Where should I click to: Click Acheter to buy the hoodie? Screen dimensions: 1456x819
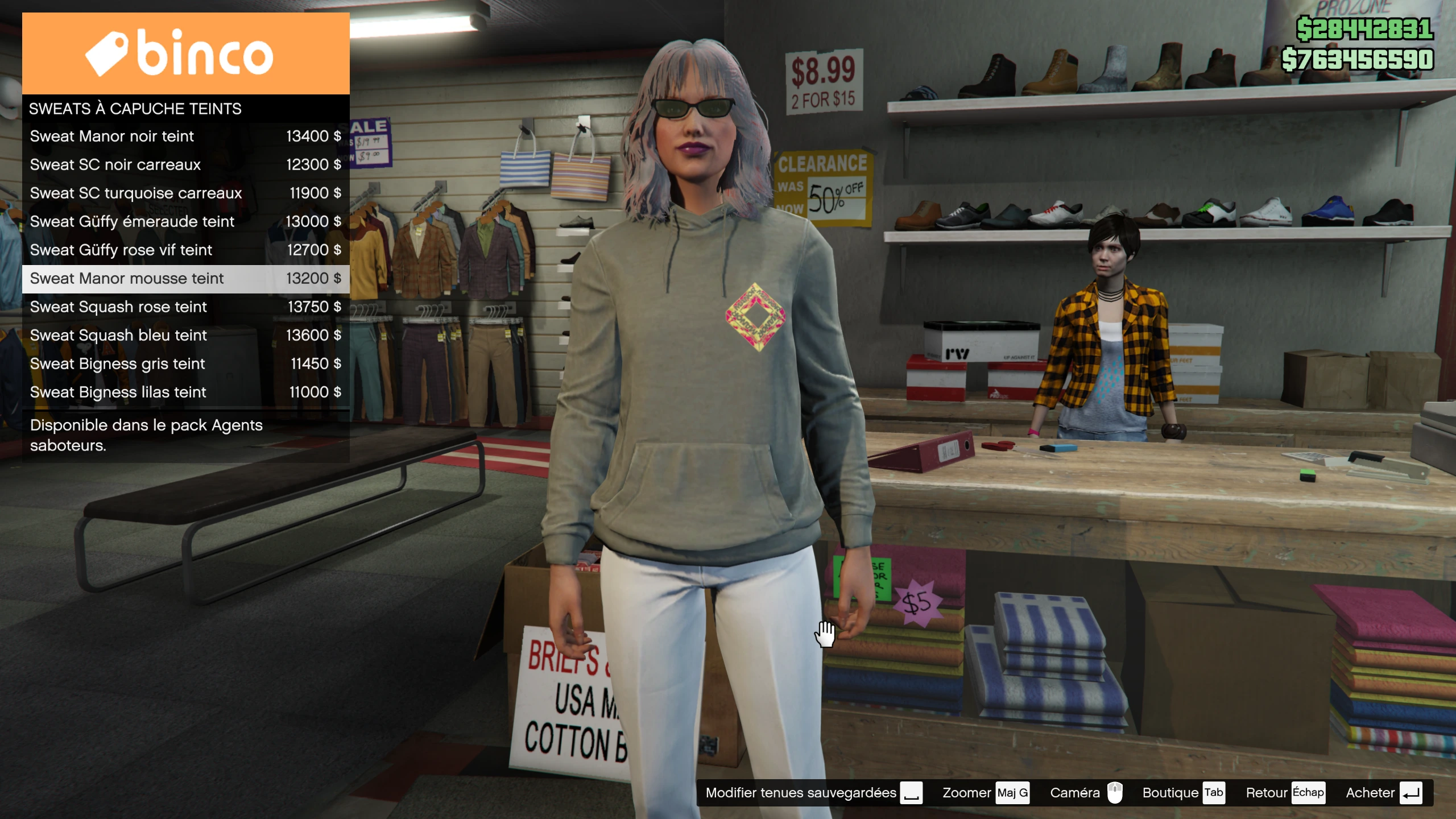coord(1383,793)
